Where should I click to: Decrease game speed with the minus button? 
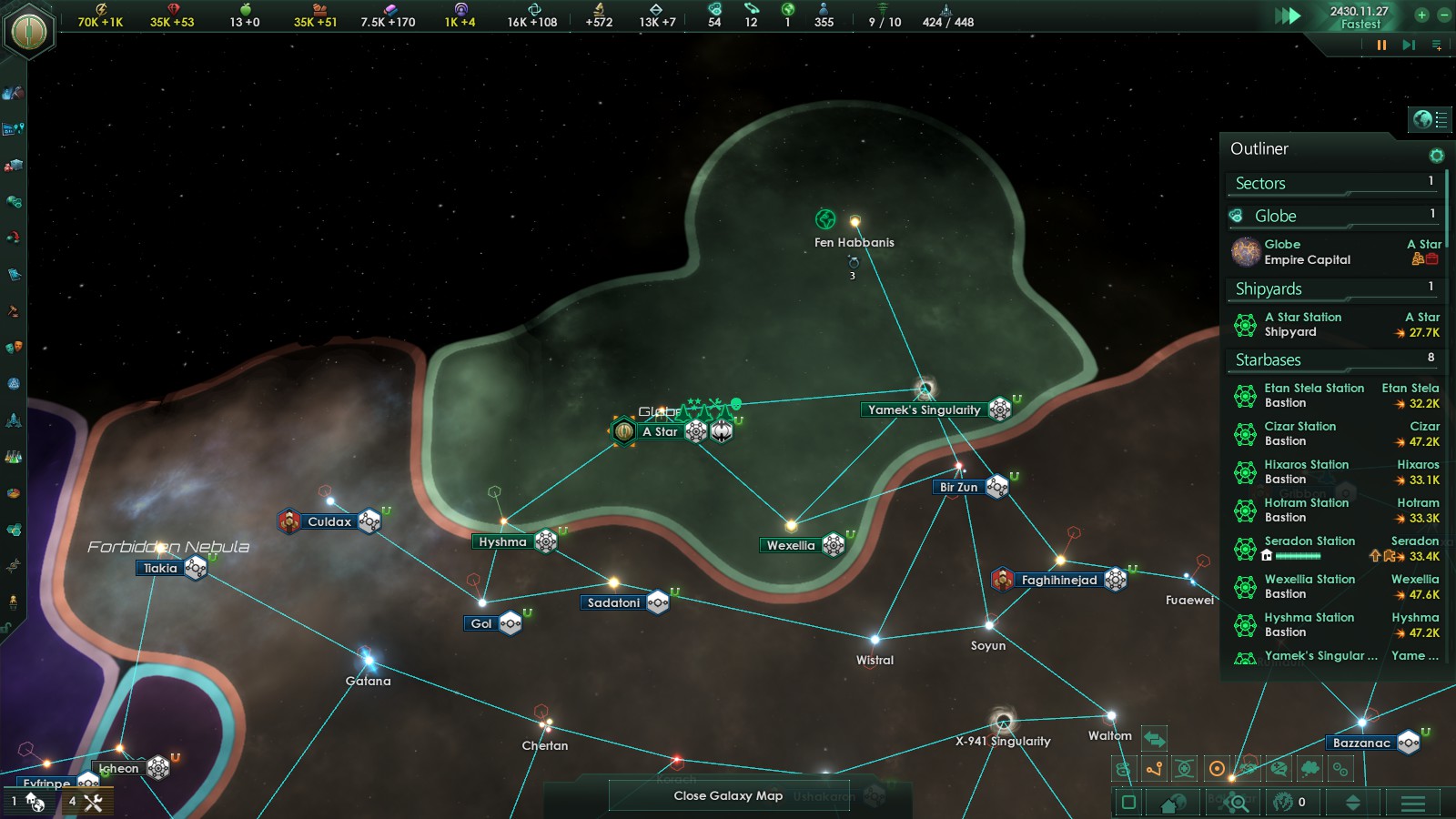(1443, 15)
